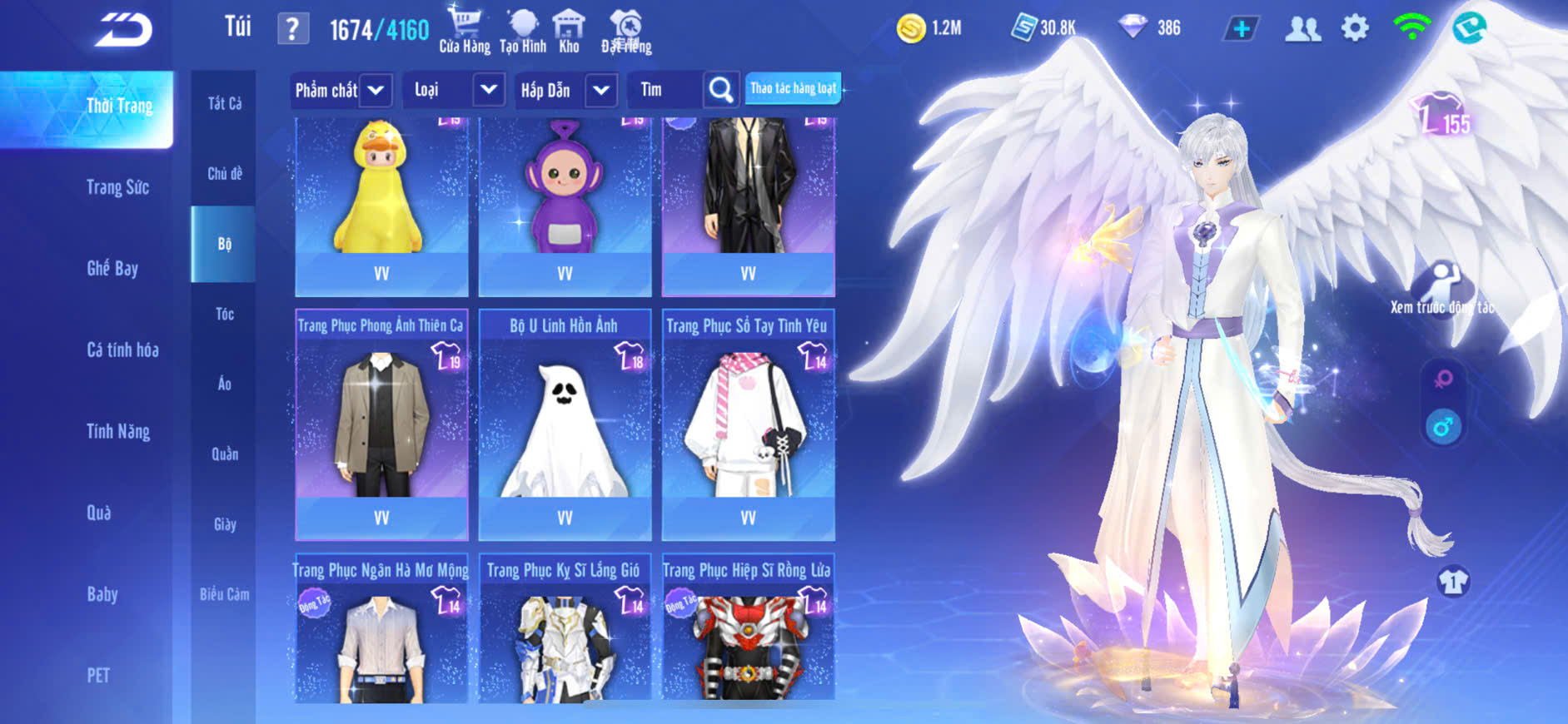Image resolution: width=1568 pixels, height=724 pixels.
Task: Expand the Loại type dropdown
Action: pyautogui.click(x=454, y=90)
